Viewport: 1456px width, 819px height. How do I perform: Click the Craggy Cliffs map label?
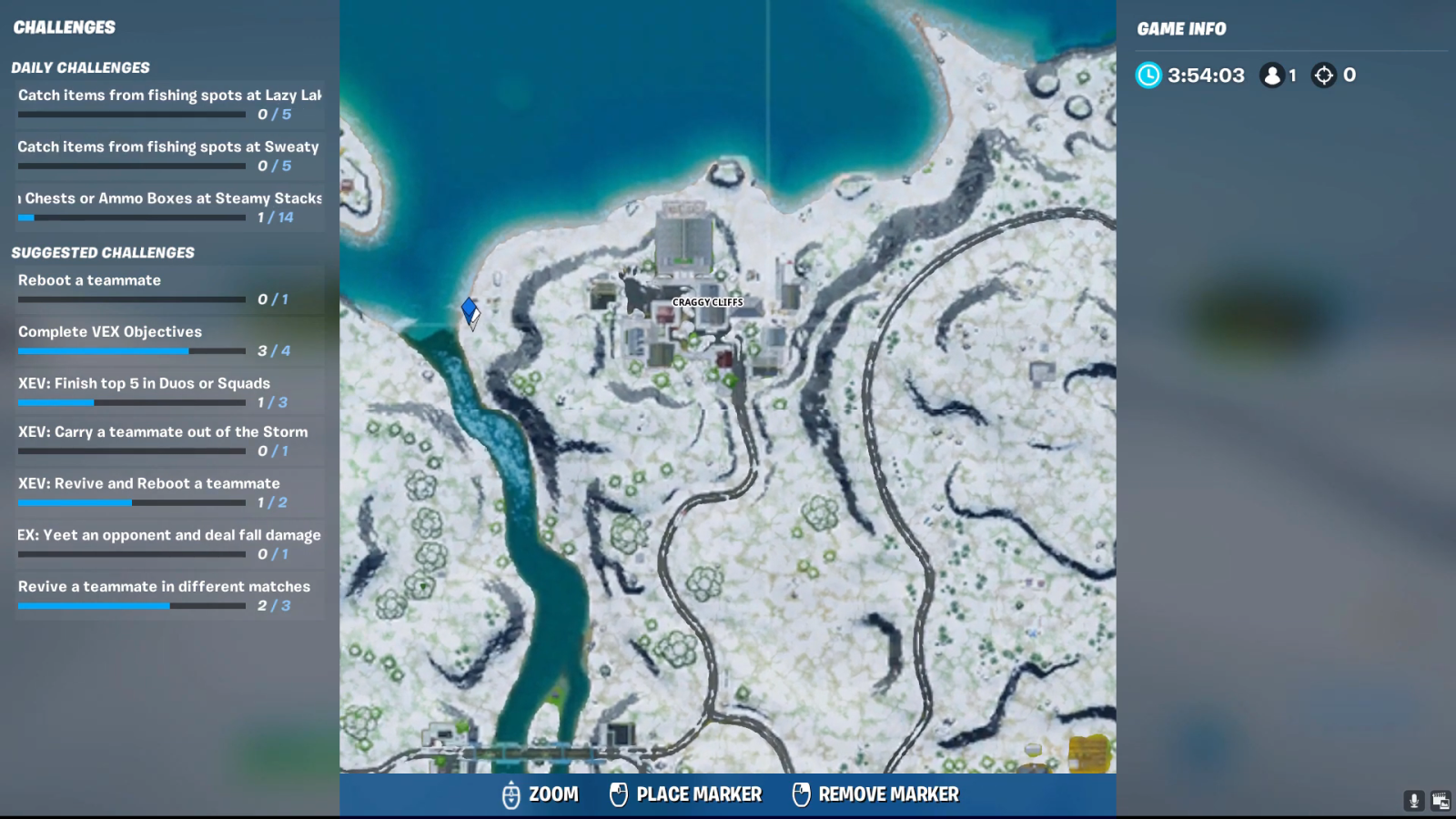coord(707,302)
